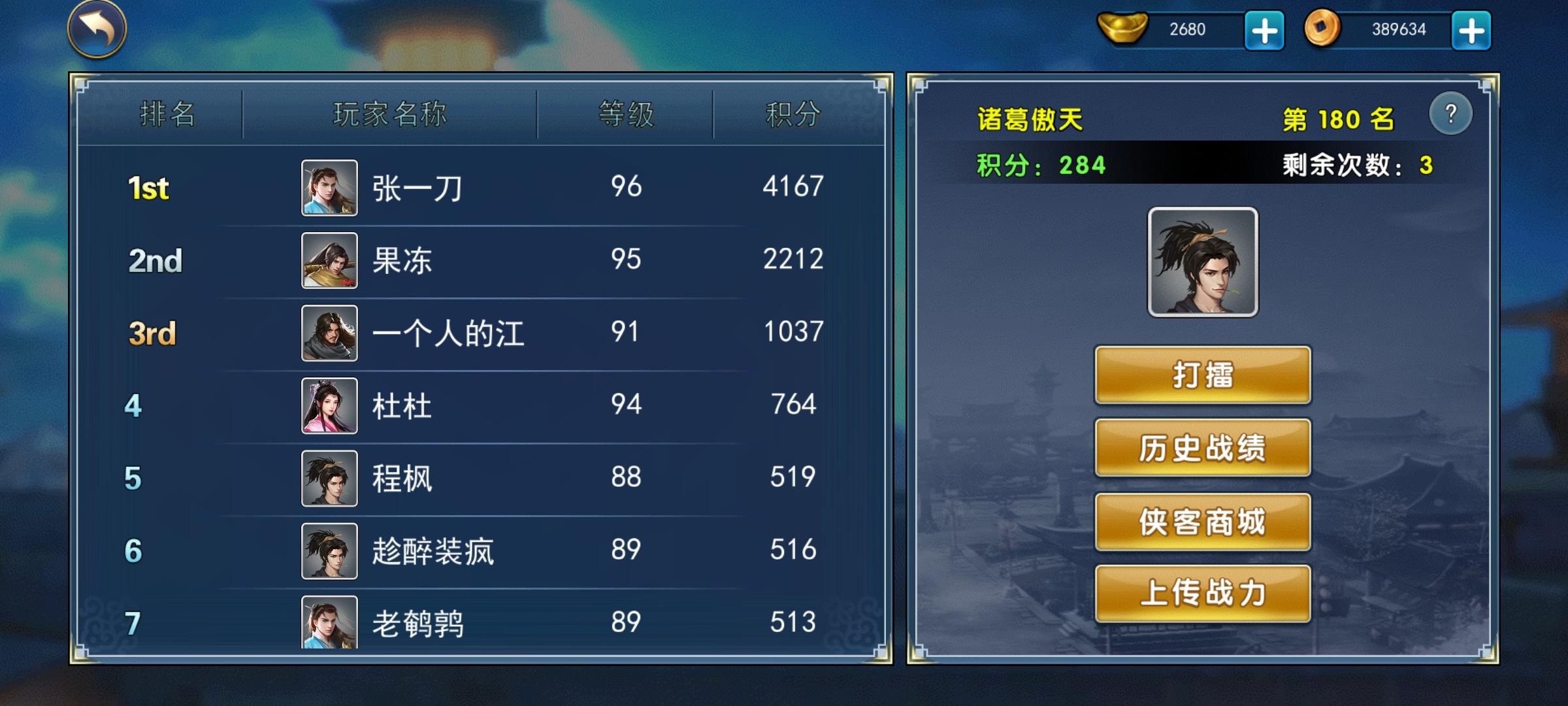
Task: Click the back arrow to exit the leaderboard
Action: 97,29
